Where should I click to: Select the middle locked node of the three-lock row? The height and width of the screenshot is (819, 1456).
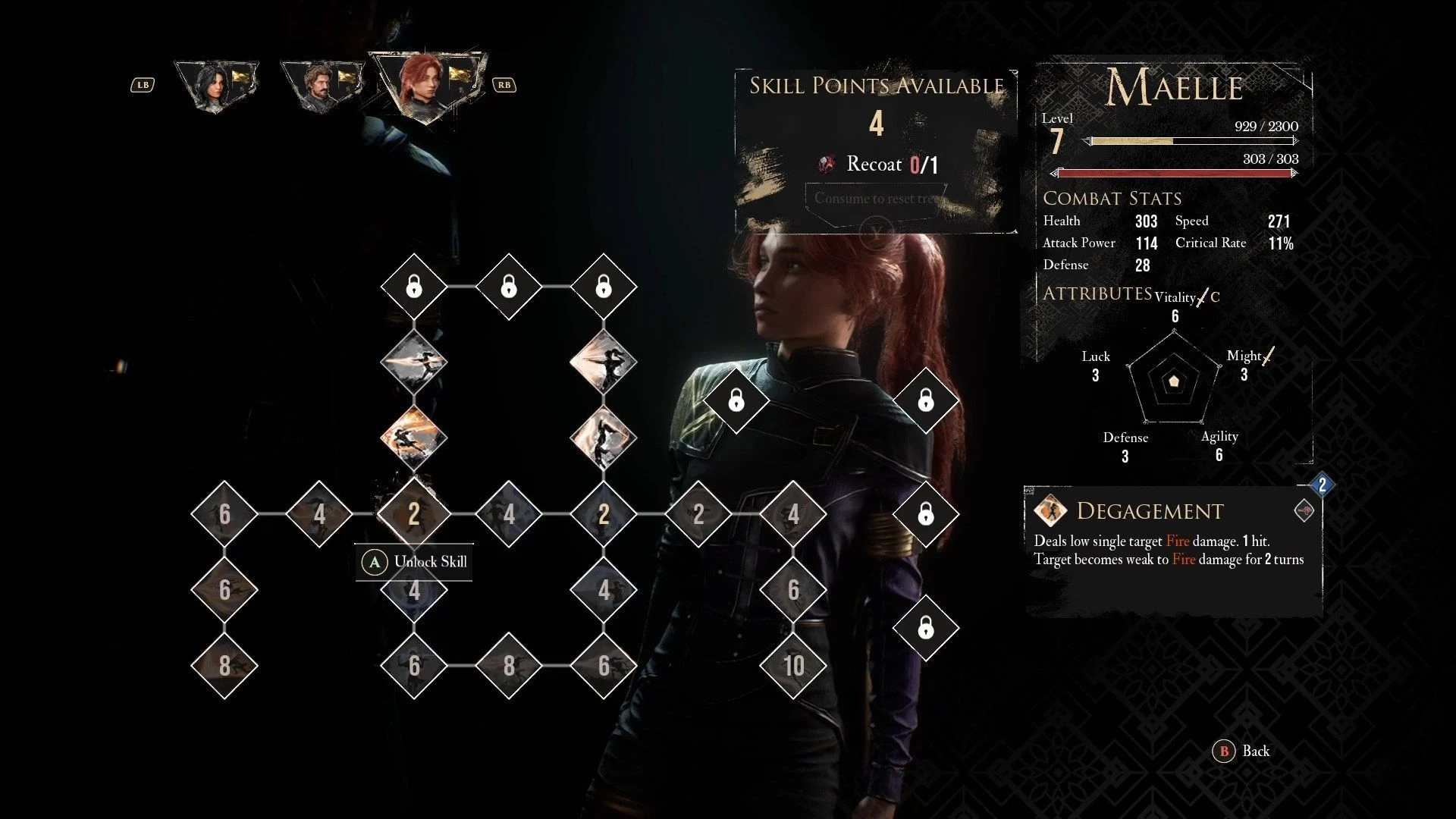point(509,287)
